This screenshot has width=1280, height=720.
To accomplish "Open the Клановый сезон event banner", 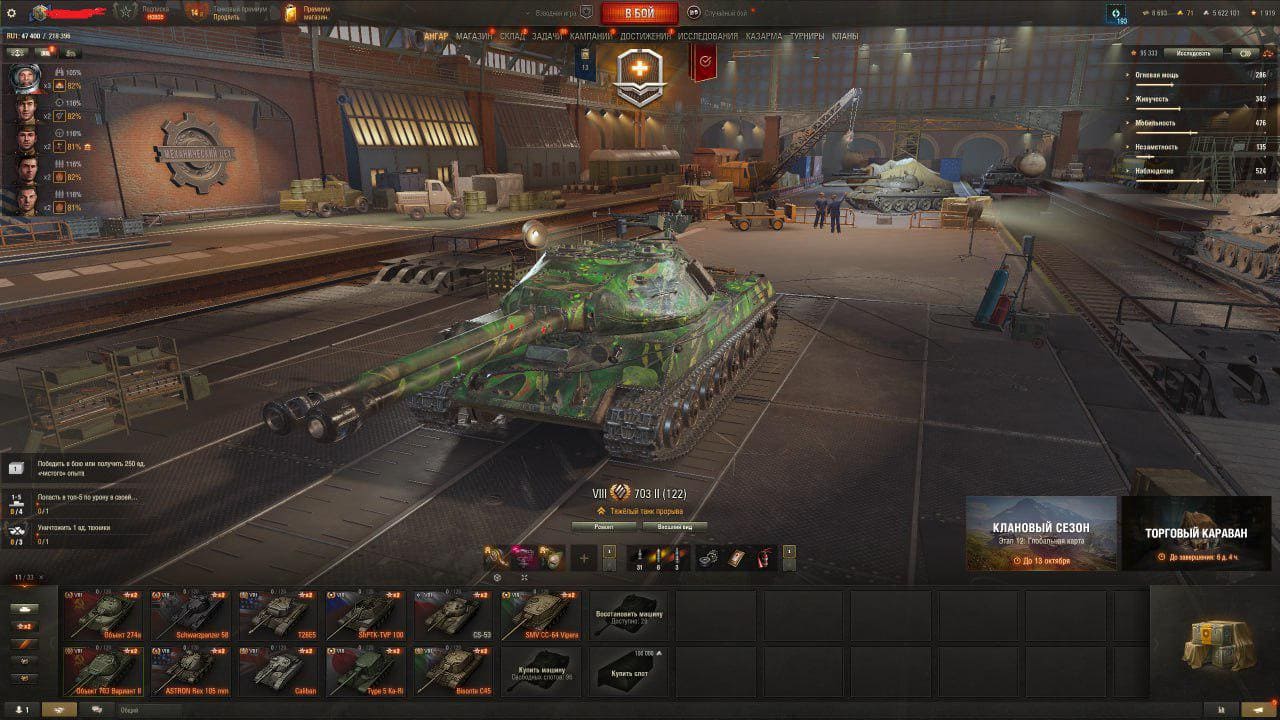I will click(x=1040, y=533).
